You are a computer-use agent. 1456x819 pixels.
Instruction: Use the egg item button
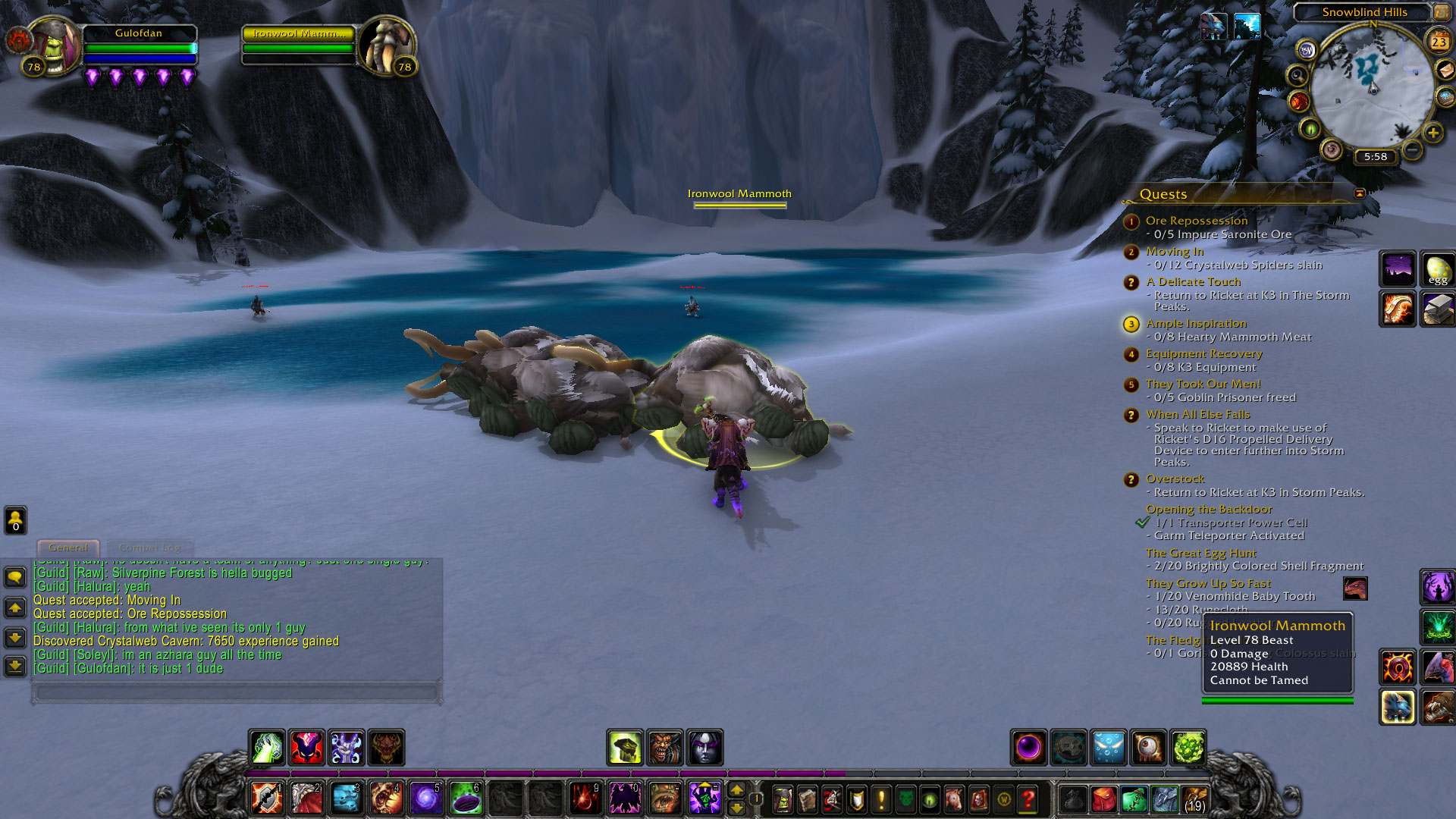point(1437,269)
